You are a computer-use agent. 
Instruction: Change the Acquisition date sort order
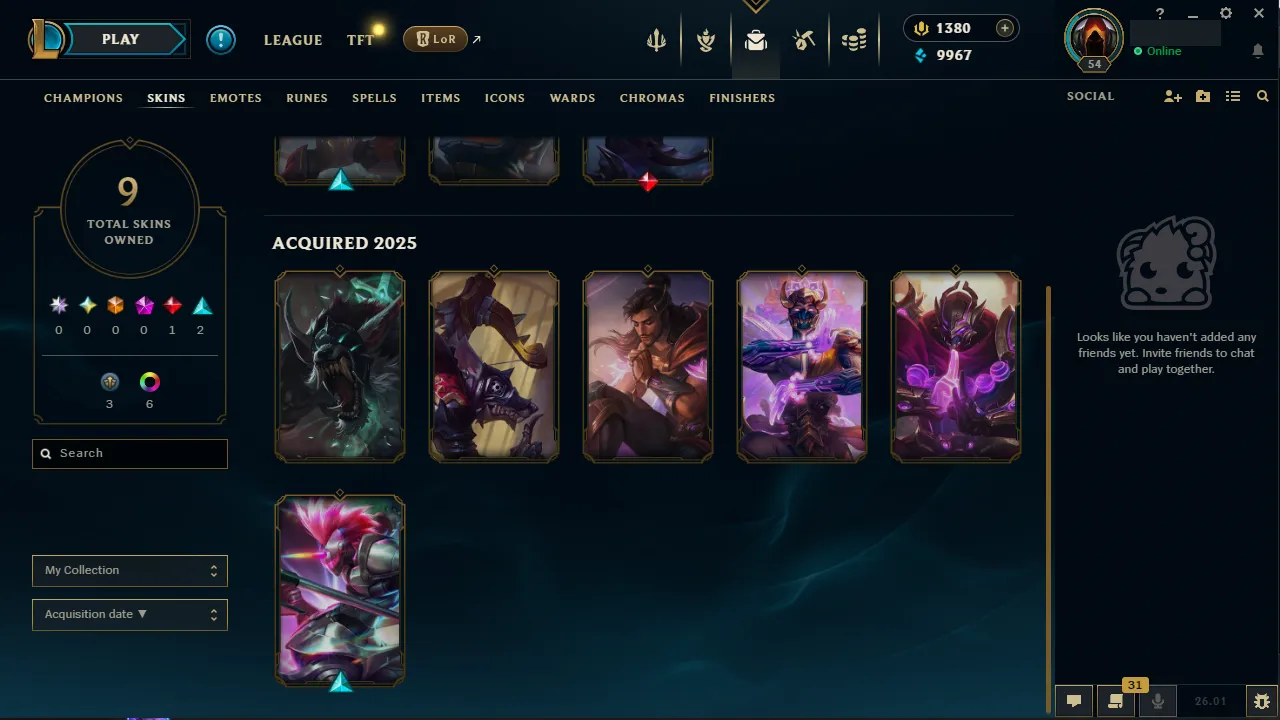(x=129, y=614)
